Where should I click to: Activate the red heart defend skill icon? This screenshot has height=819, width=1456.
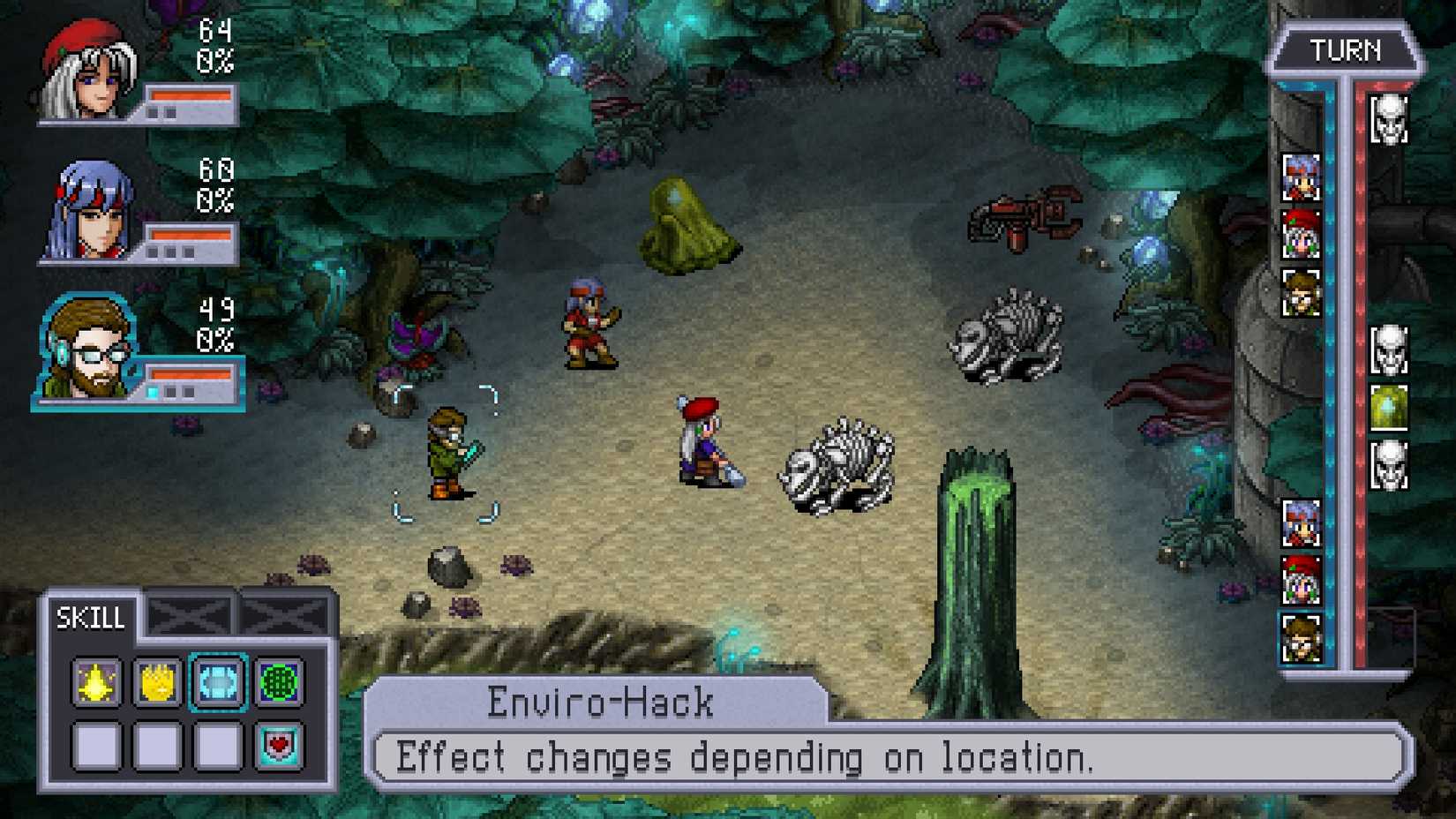278,746
